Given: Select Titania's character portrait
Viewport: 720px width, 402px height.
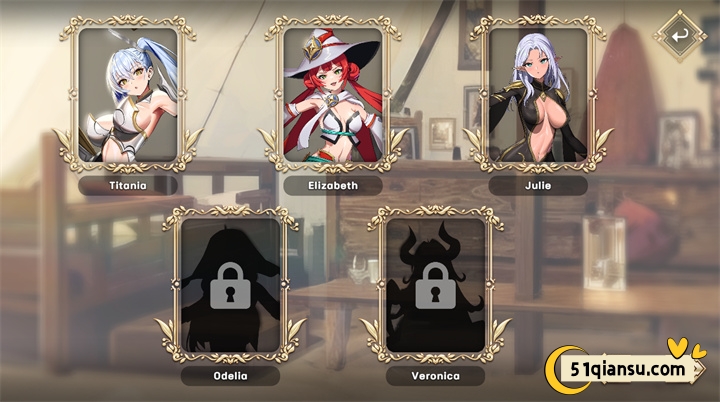Looking at the screenshot, I should [128, 93].
